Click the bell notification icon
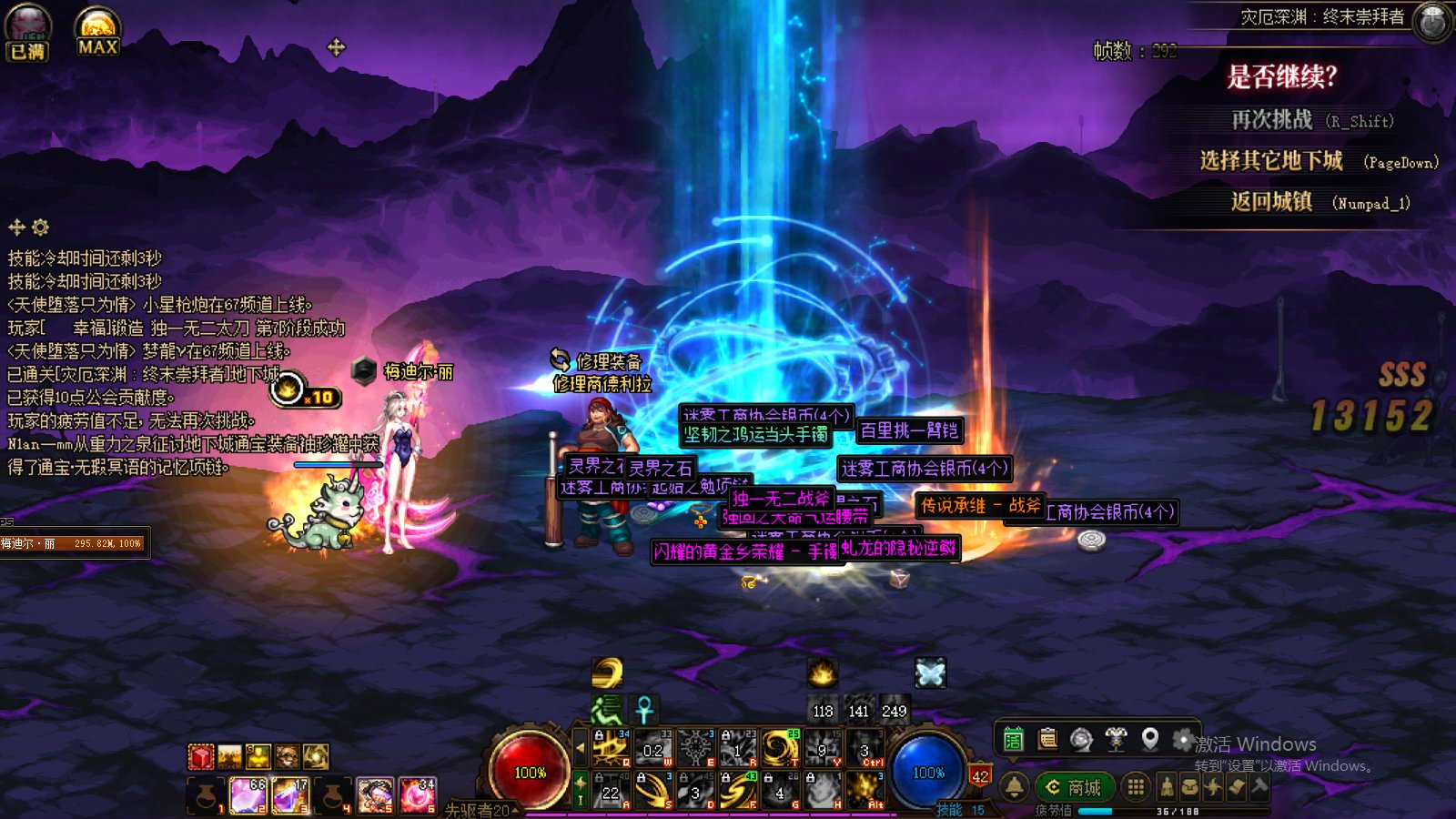This screenshot has width=1456, height=819. [1014, 786]
